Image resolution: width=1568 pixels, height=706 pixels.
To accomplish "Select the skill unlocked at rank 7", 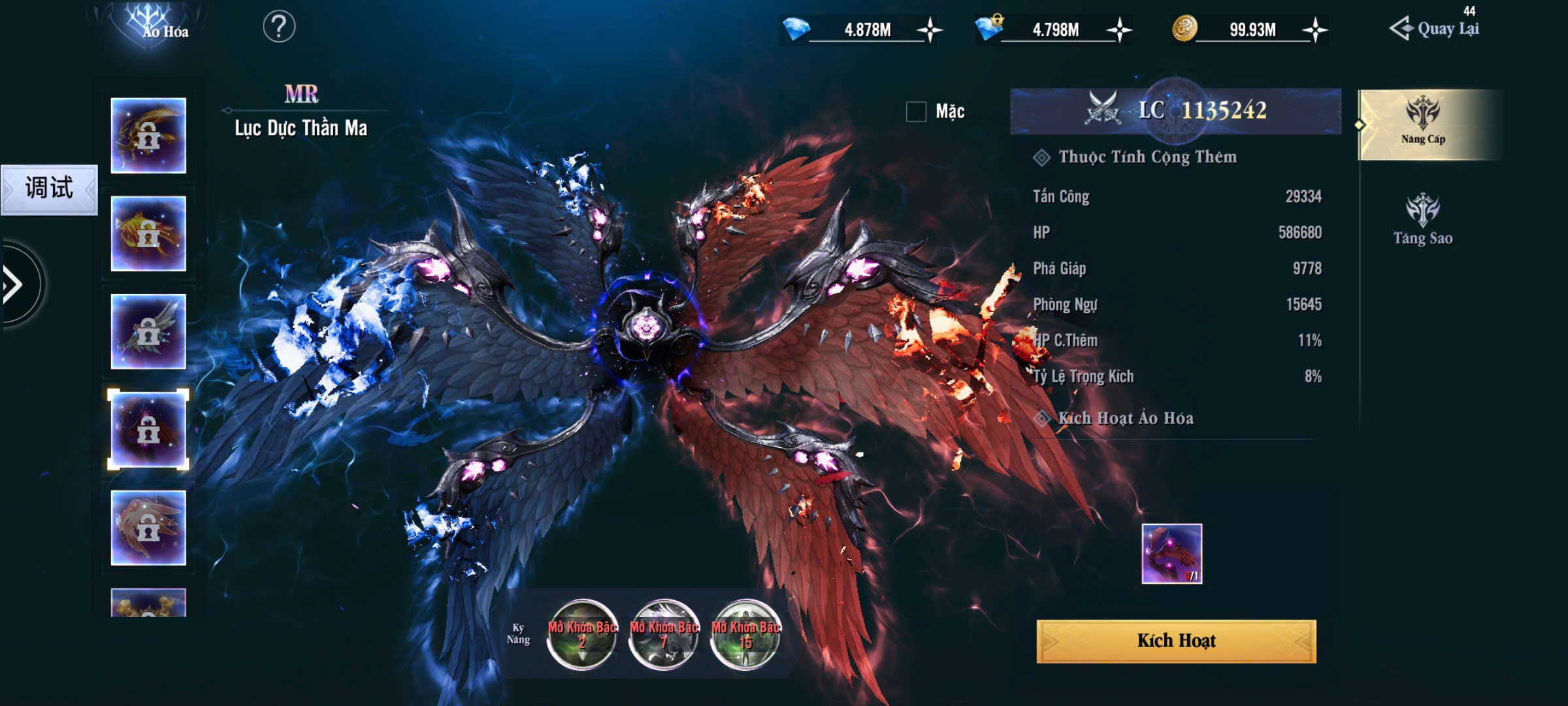I will point(664,635).
